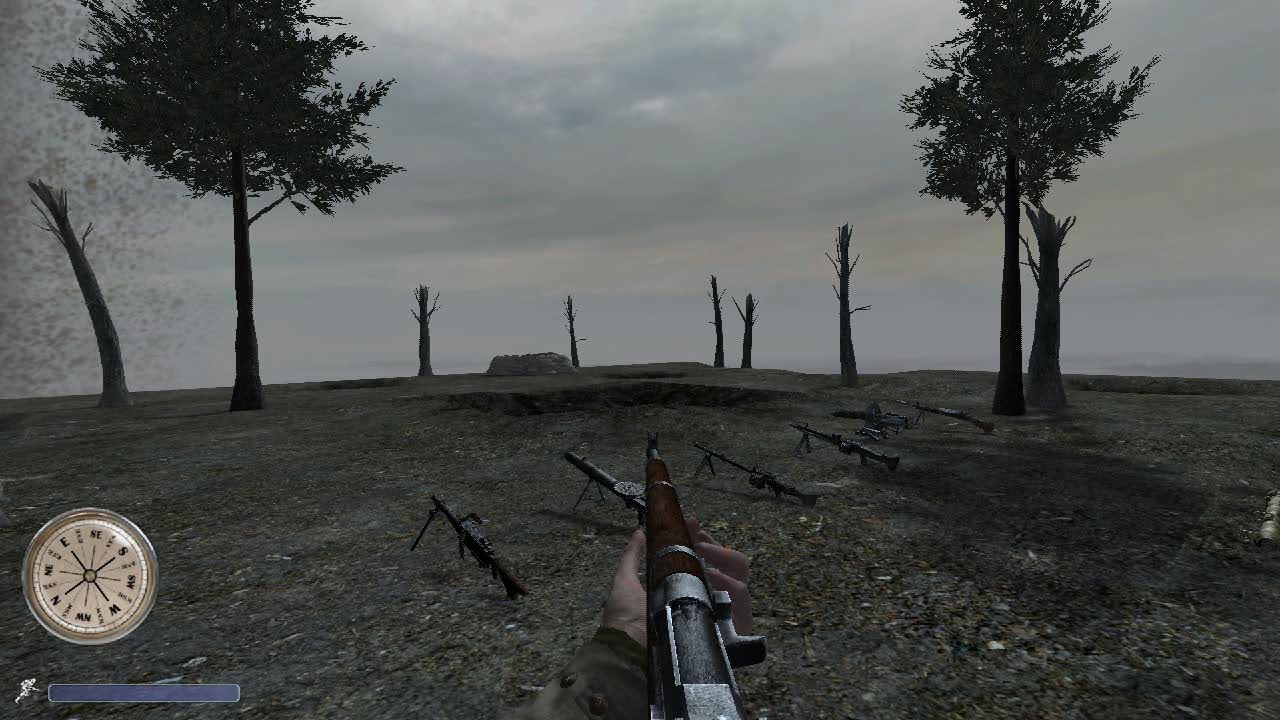Click the NE marker on the compass
The height and width of the screenshot is (720, 1280).
(49, 569)
